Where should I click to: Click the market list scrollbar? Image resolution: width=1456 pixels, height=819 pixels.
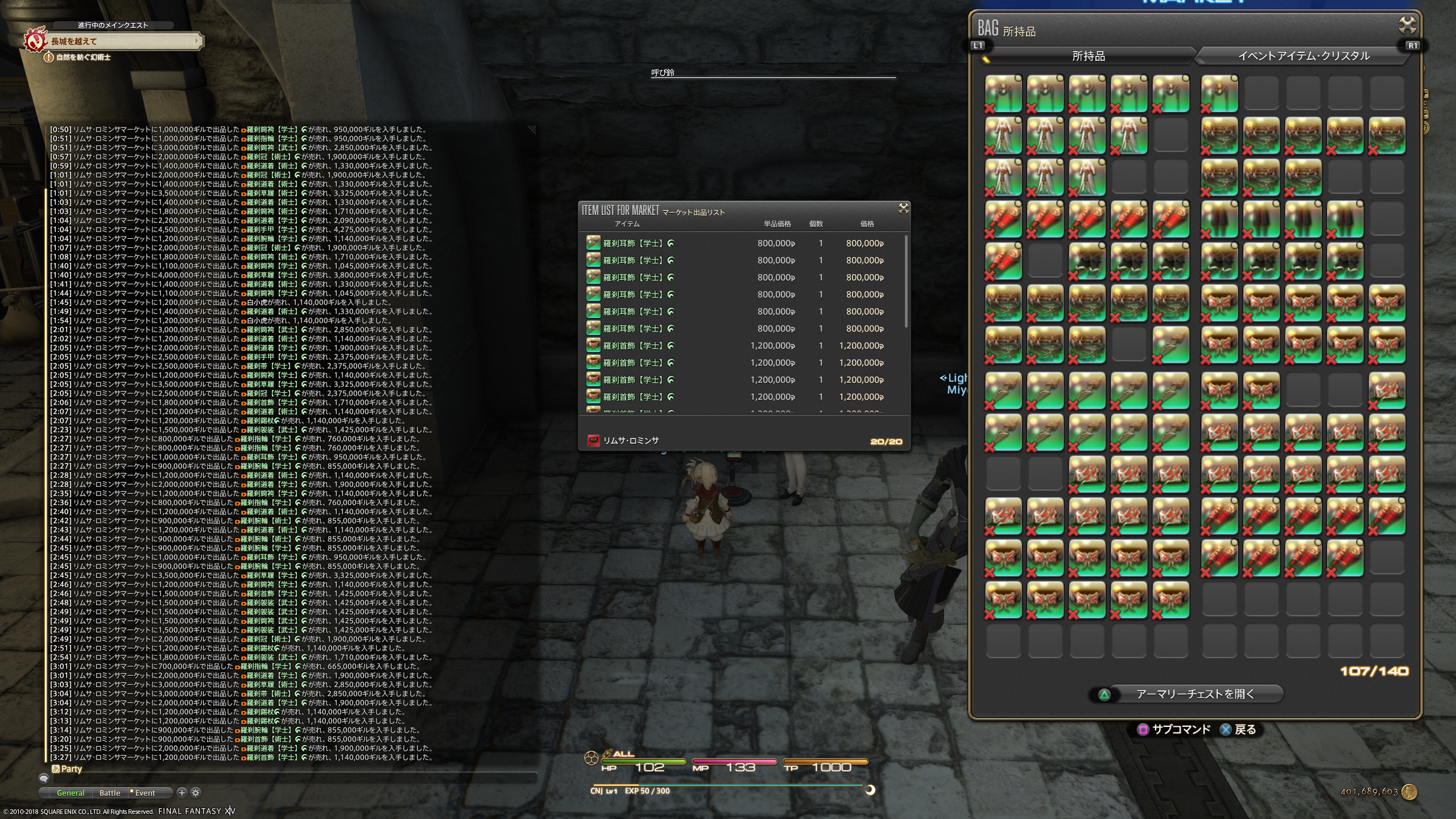[905, 282]
